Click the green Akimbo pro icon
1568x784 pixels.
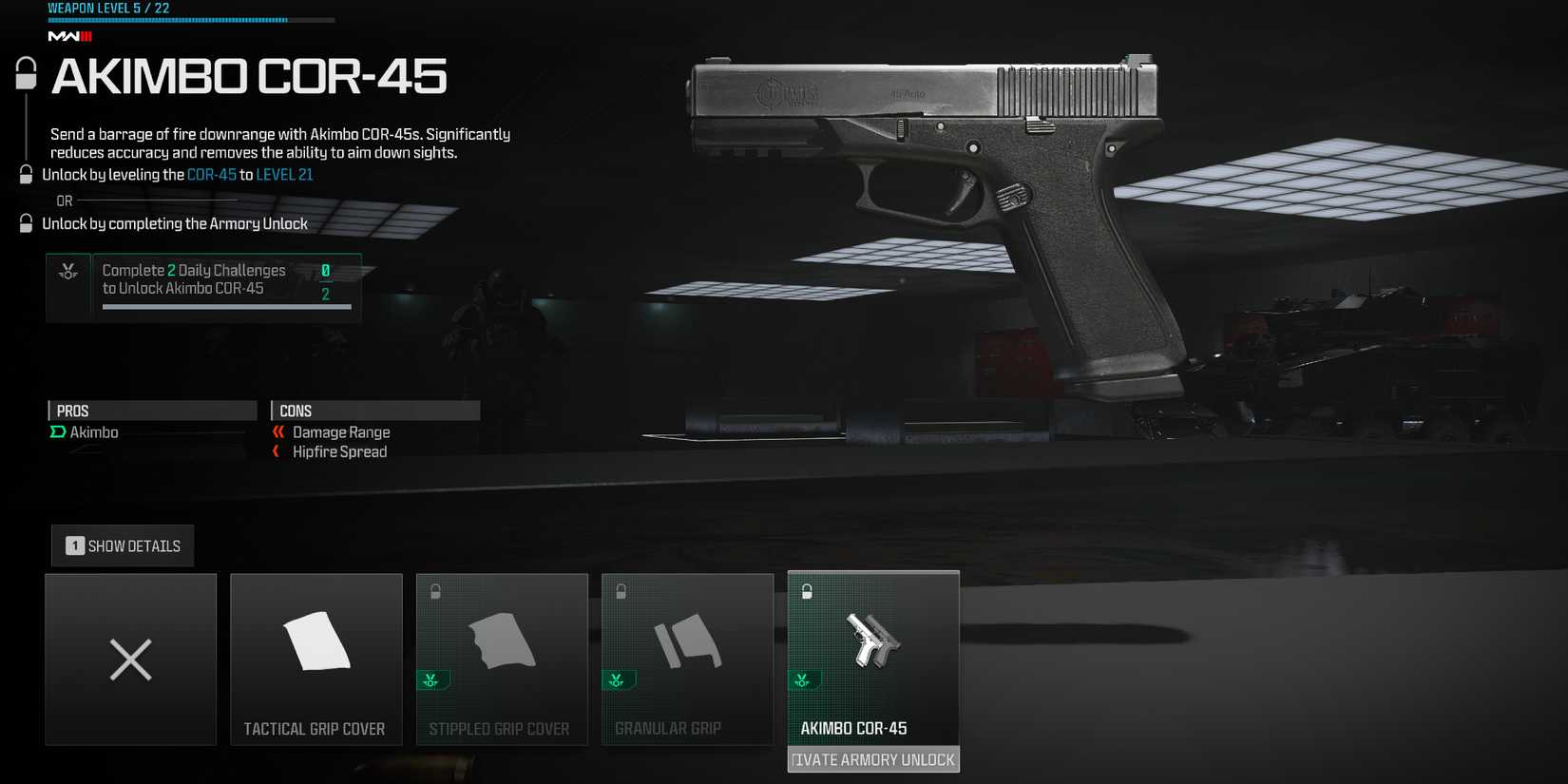(x=57, y=432)
